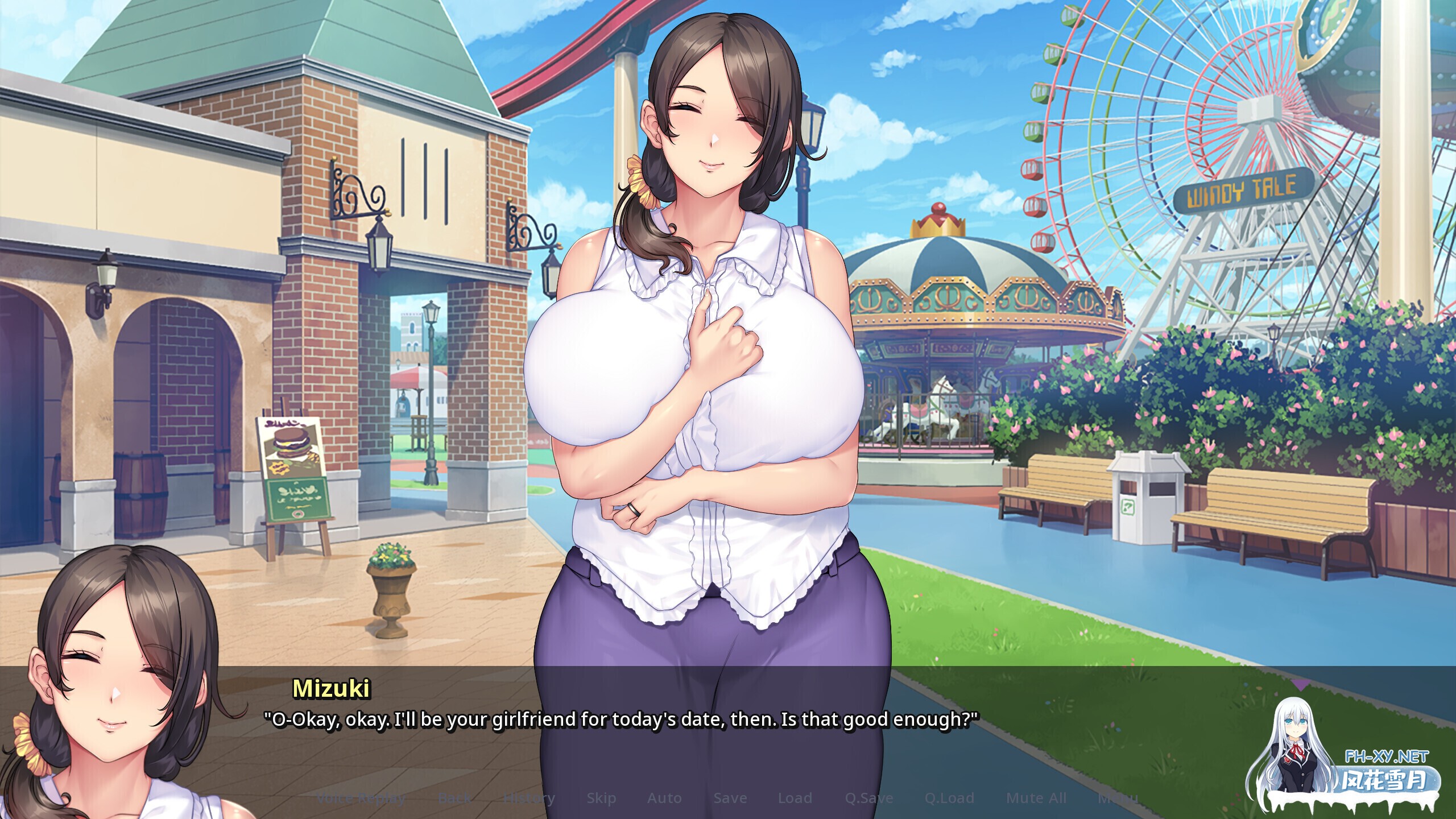Activate Skip mode

point(601,798)
